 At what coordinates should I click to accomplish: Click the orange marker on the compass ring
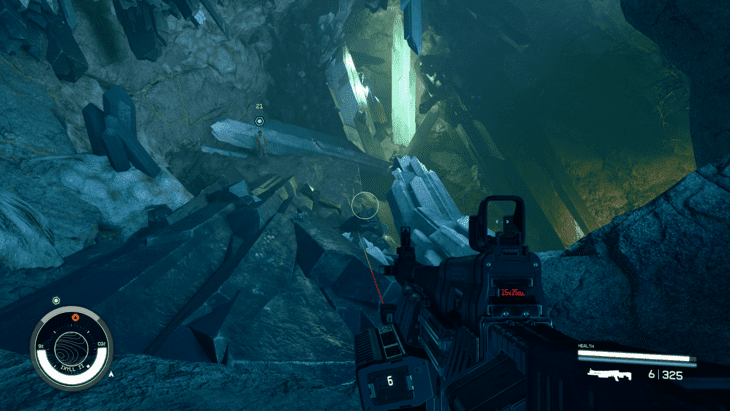(73, 318)
